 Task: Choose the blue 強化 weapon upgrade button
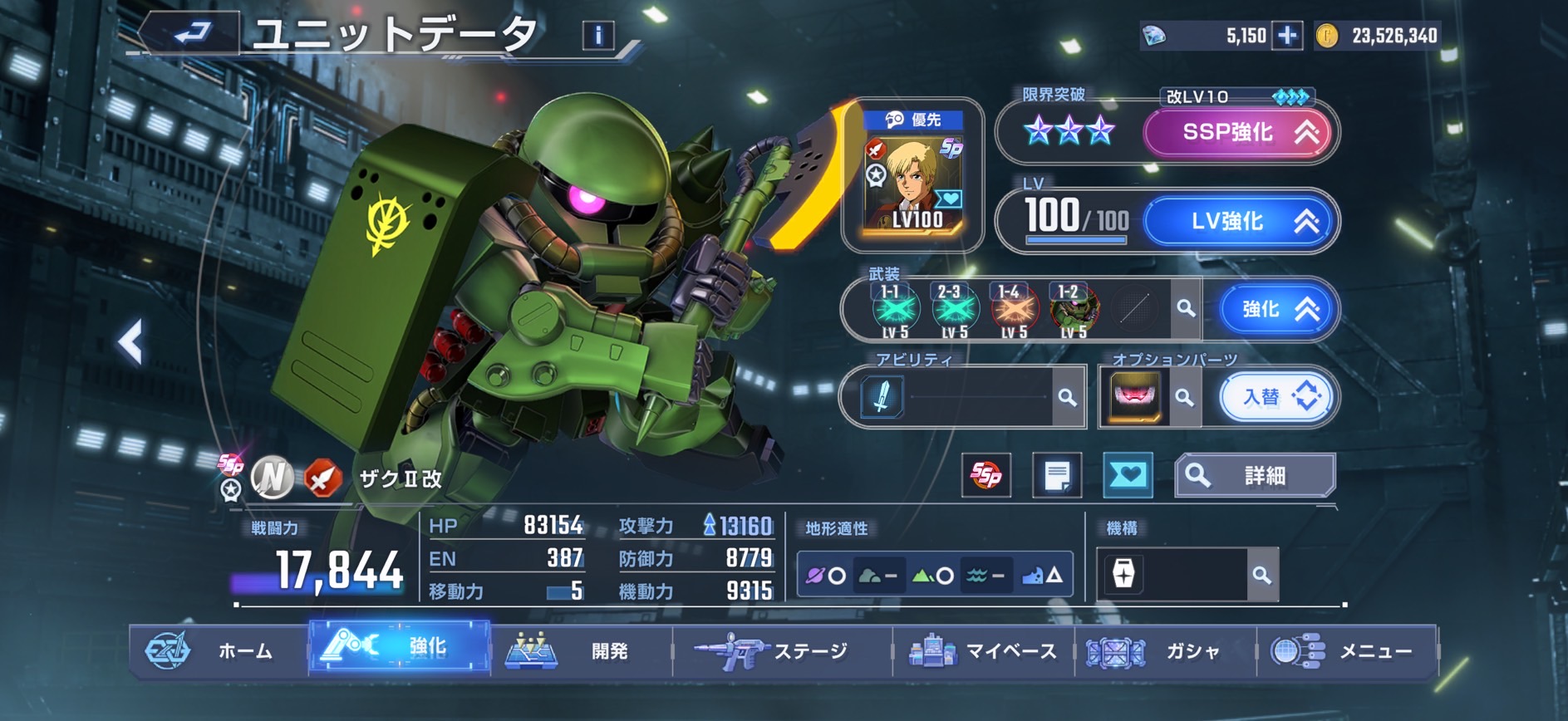(x=1276, y=309)
